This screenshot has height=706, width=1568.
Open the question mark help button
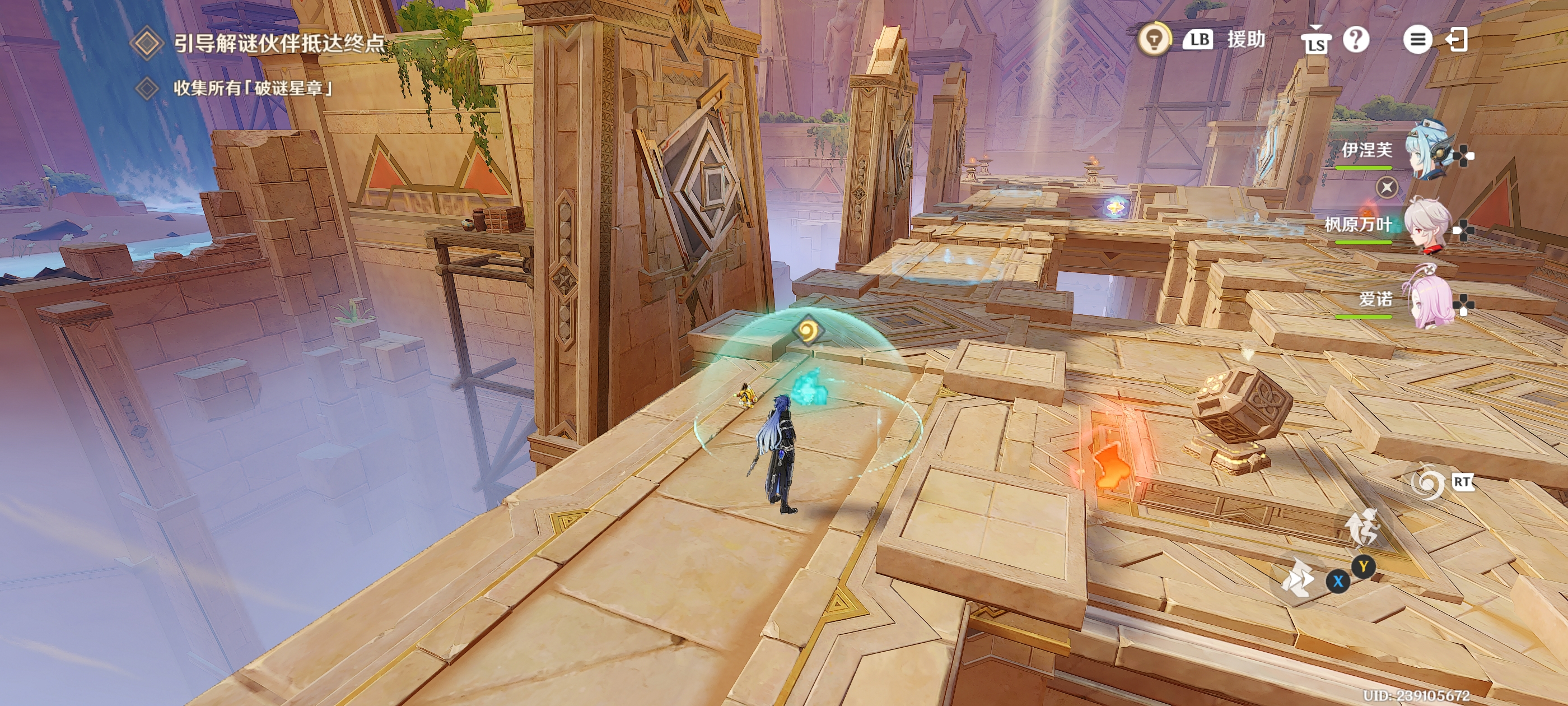1356,40
